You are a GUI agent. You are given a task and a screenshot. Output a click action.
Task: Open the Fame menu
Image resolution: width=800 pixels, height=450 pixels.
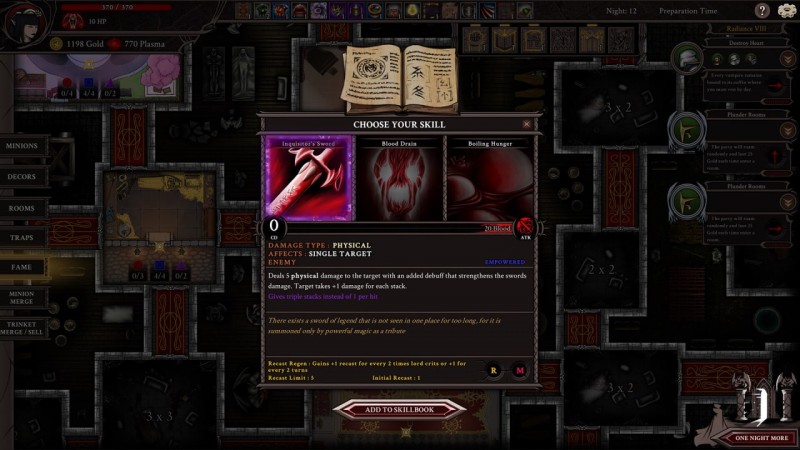tap(22, 267)
